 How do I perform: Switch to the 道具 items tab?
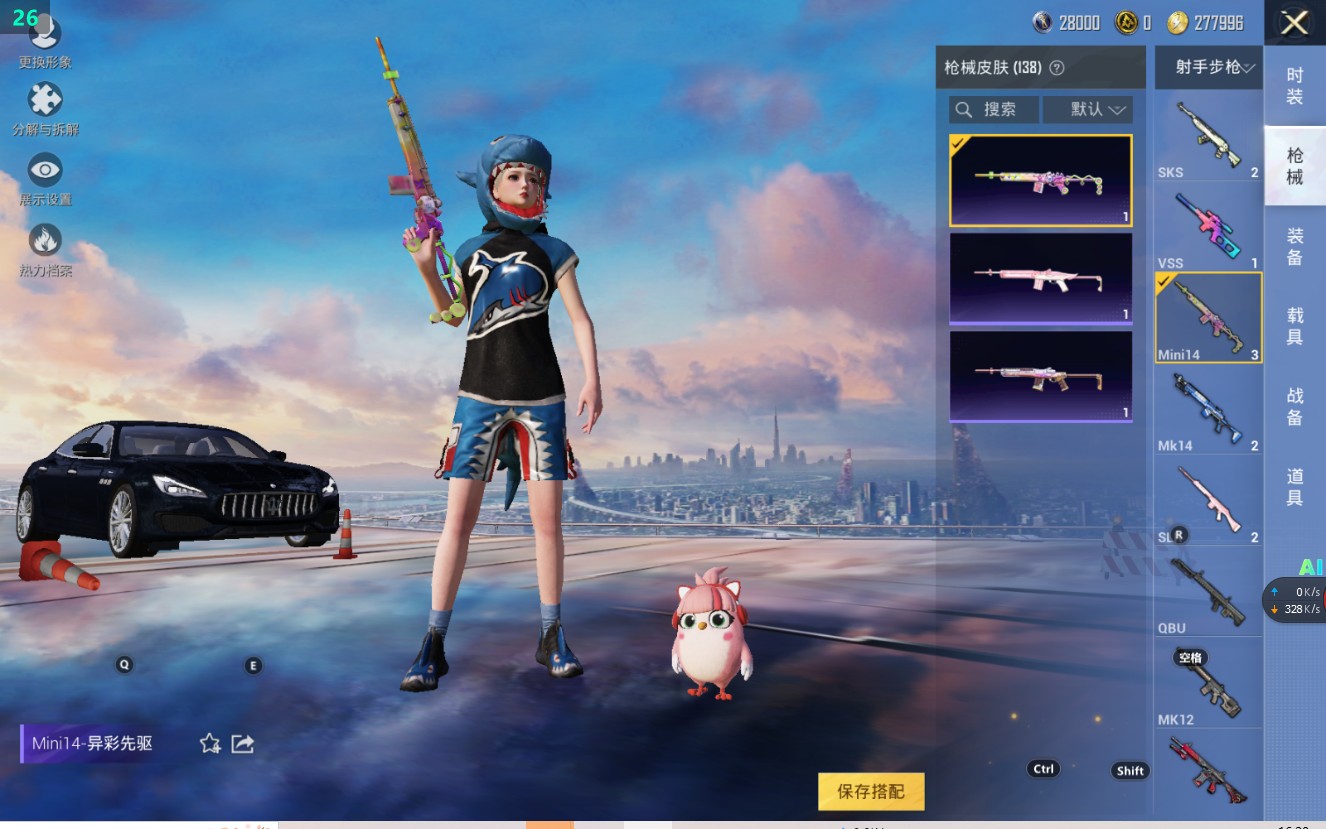tap(1294, 487)
